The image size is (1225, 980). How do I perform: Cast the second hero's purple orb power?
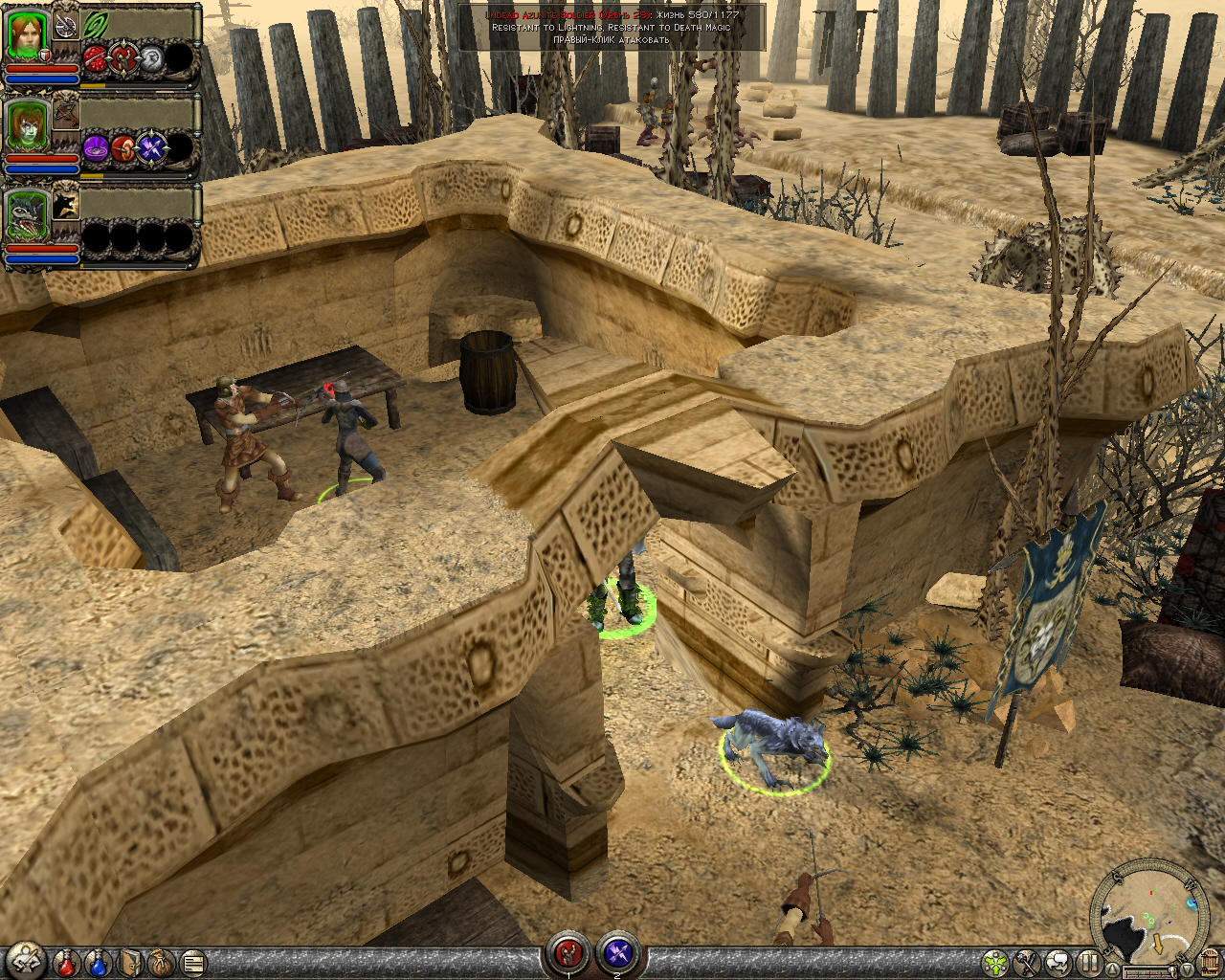tap(96, 148)
